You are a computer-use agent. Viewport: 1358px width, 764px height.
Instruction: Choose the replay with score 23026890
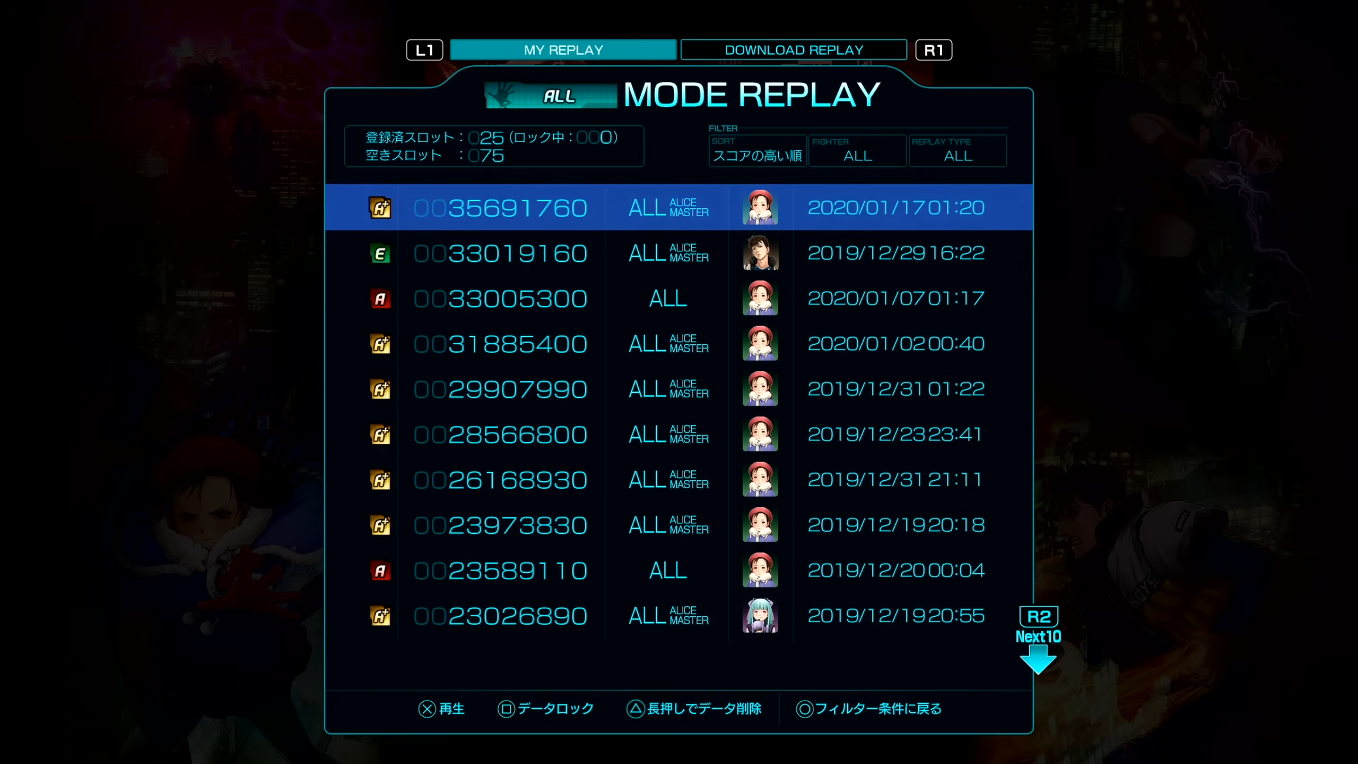(678, 616)
